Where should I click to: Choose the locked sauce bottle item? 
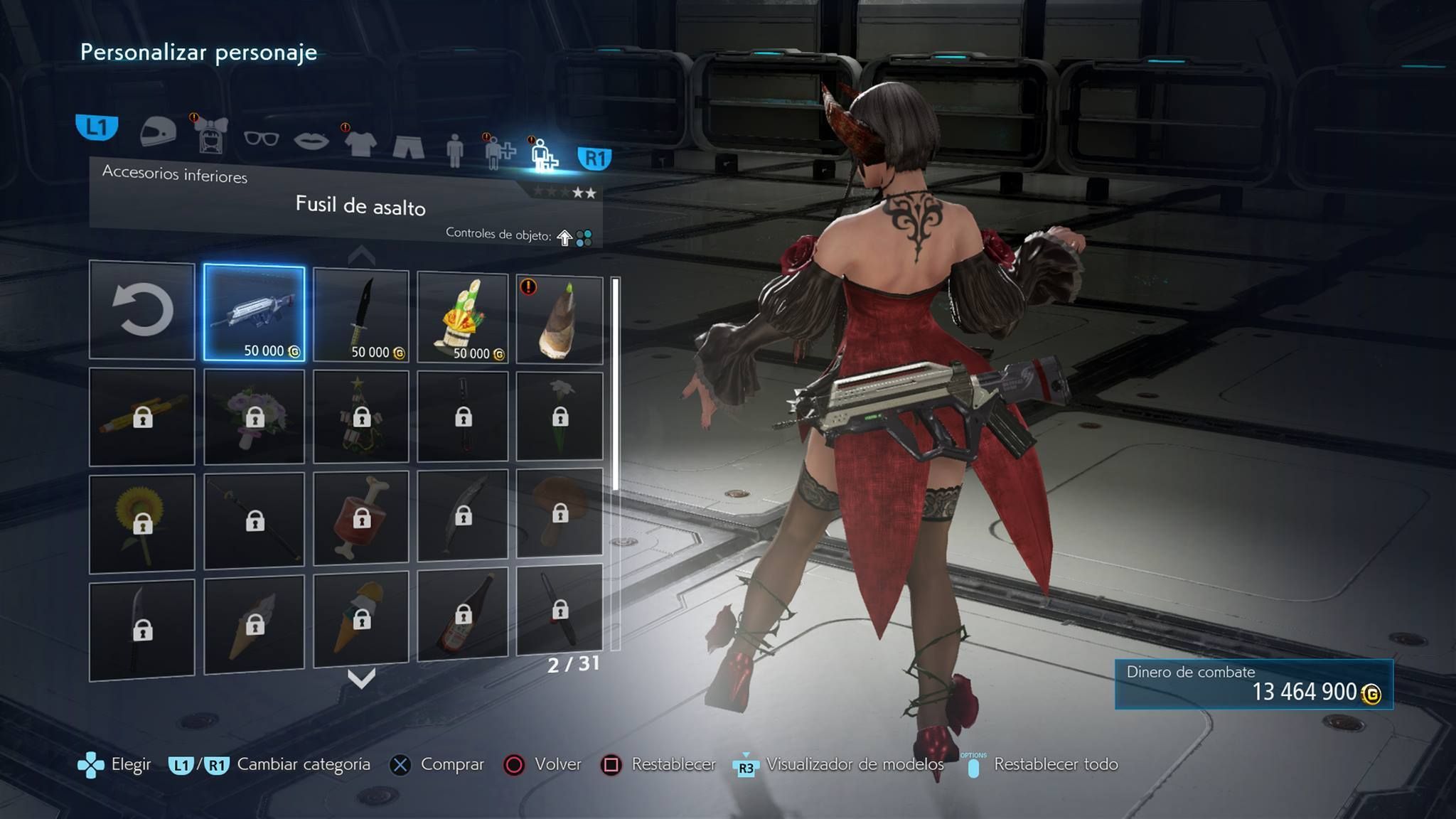[x=462, y=613]
